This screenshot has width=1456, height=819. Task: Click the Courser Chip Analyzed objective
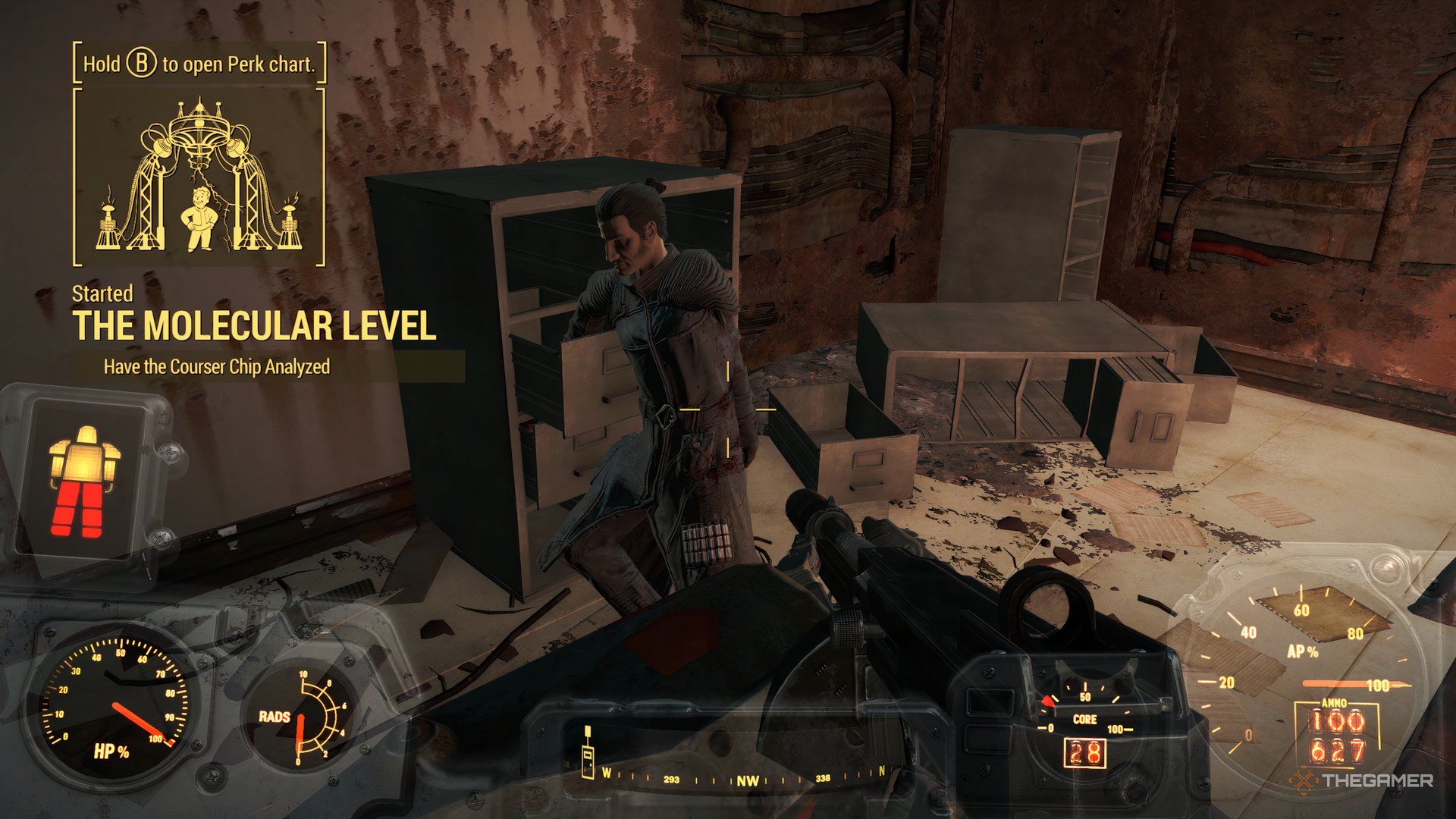coord(217,367)
